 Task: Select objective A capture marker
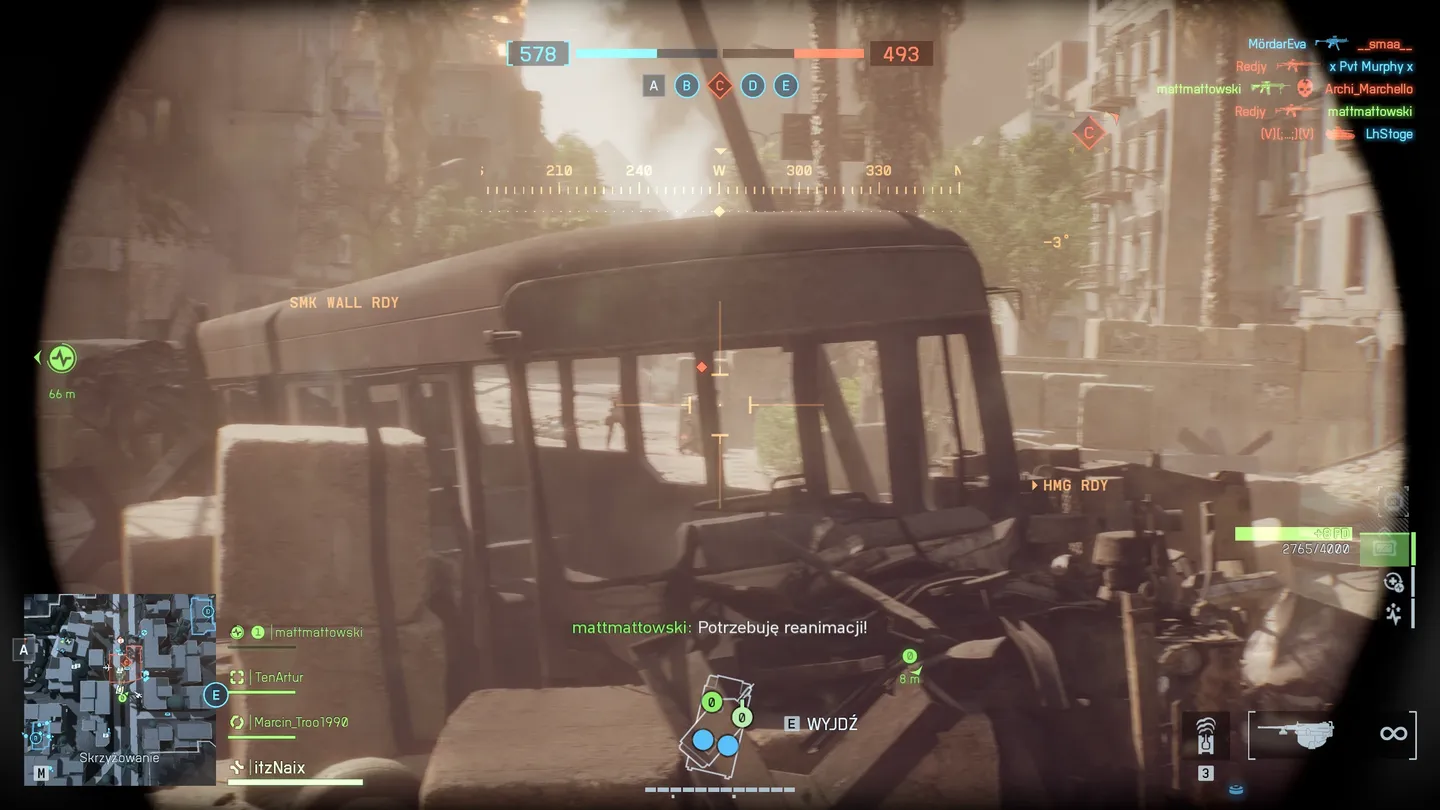click(654, 86)
